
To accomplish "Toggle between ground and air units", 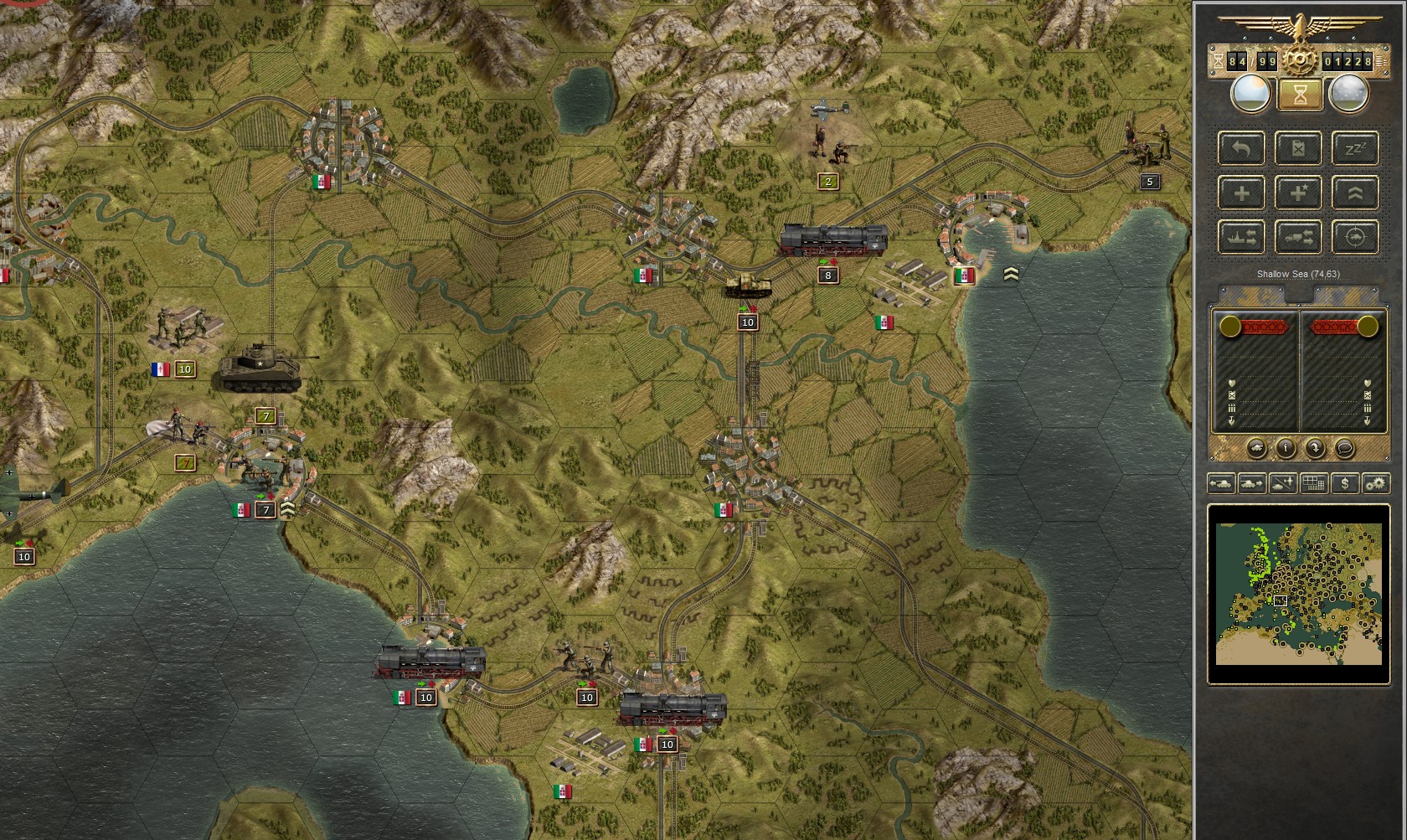I will pos(1281,484).
